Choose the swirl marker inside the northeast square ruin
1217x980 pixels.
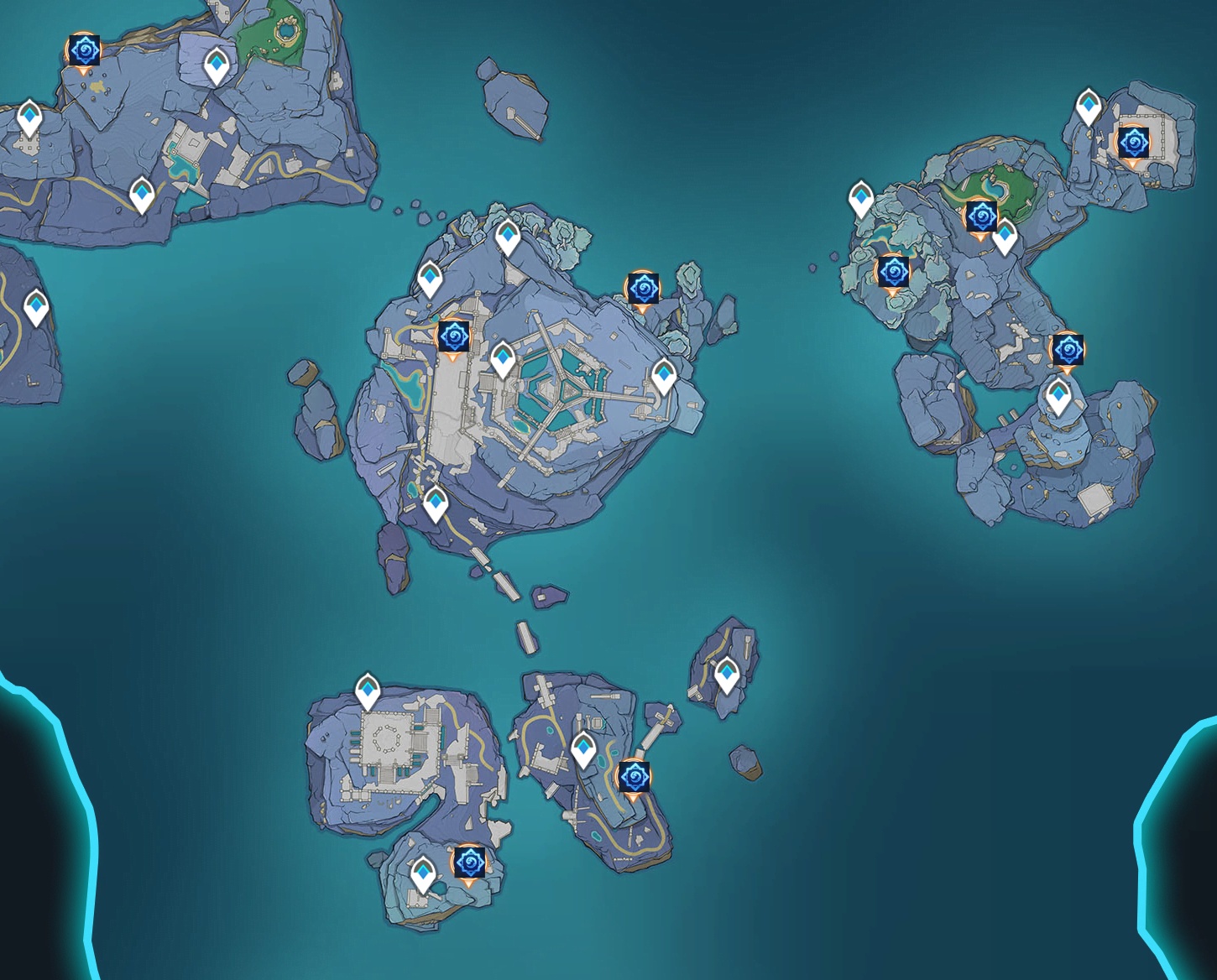point(1132,143)
